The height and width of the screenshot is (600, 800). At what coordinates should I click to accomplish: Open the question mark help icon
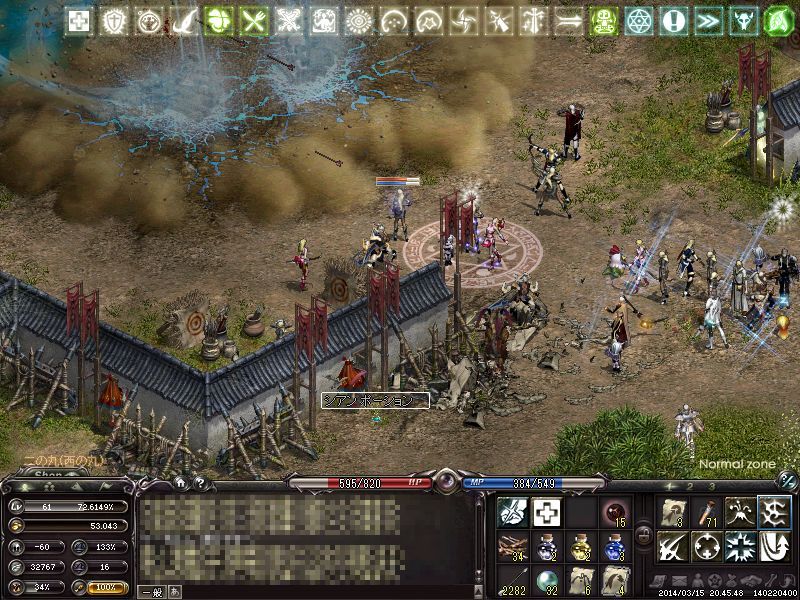(x=199, y=482)
